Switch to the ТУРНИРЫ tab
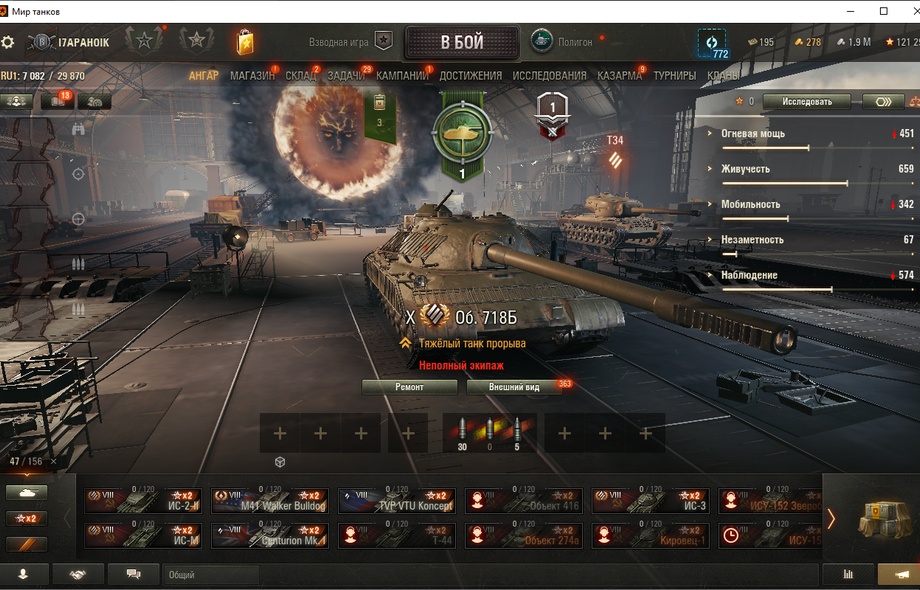Viewport: 920px width, 590px height. (675, 75)
